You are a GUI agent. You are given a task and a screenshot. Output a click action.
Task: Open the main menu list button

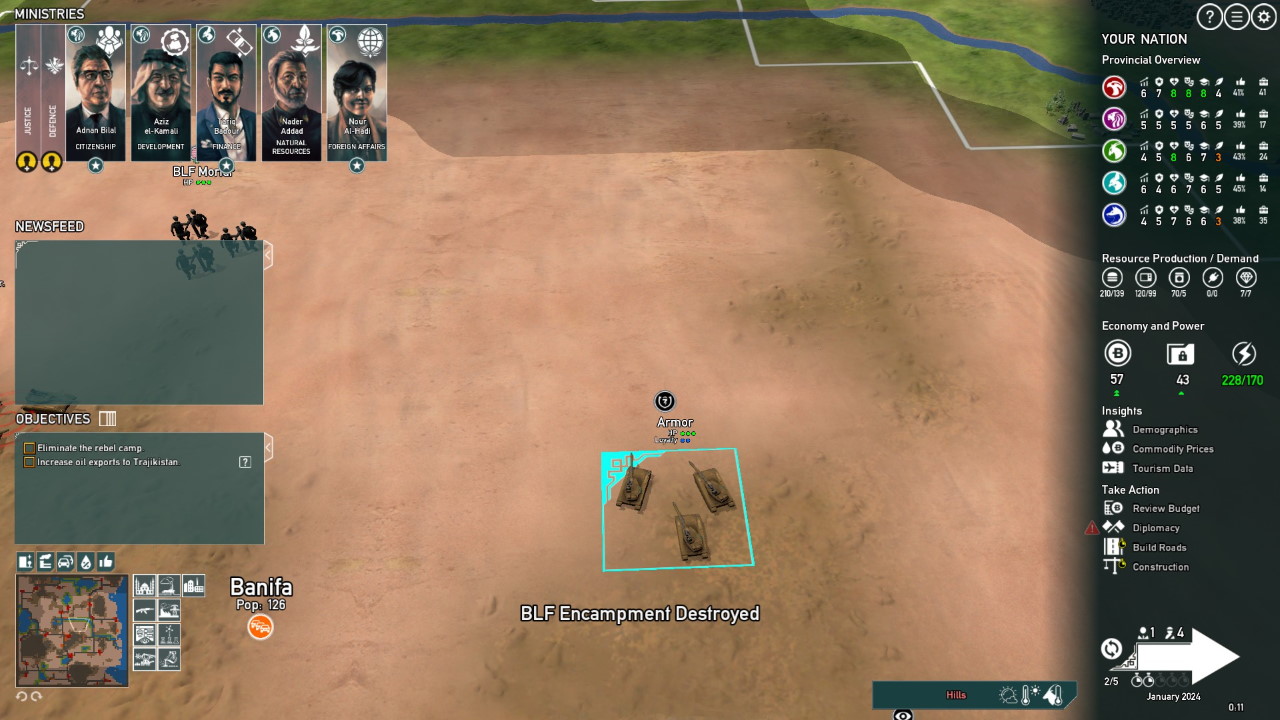click(1237, 16)
